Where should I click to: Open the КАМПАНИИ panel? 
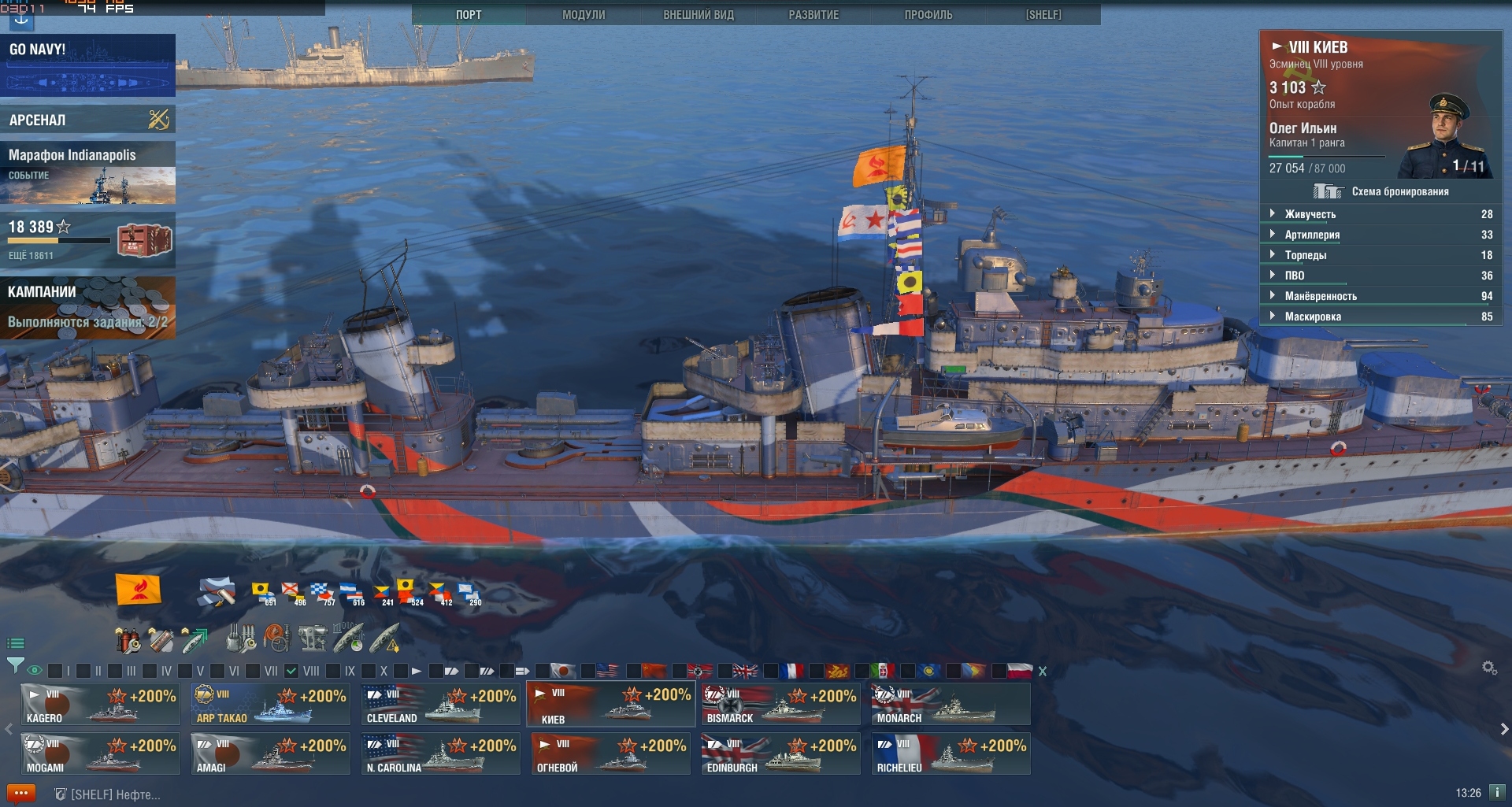point(87,307)
